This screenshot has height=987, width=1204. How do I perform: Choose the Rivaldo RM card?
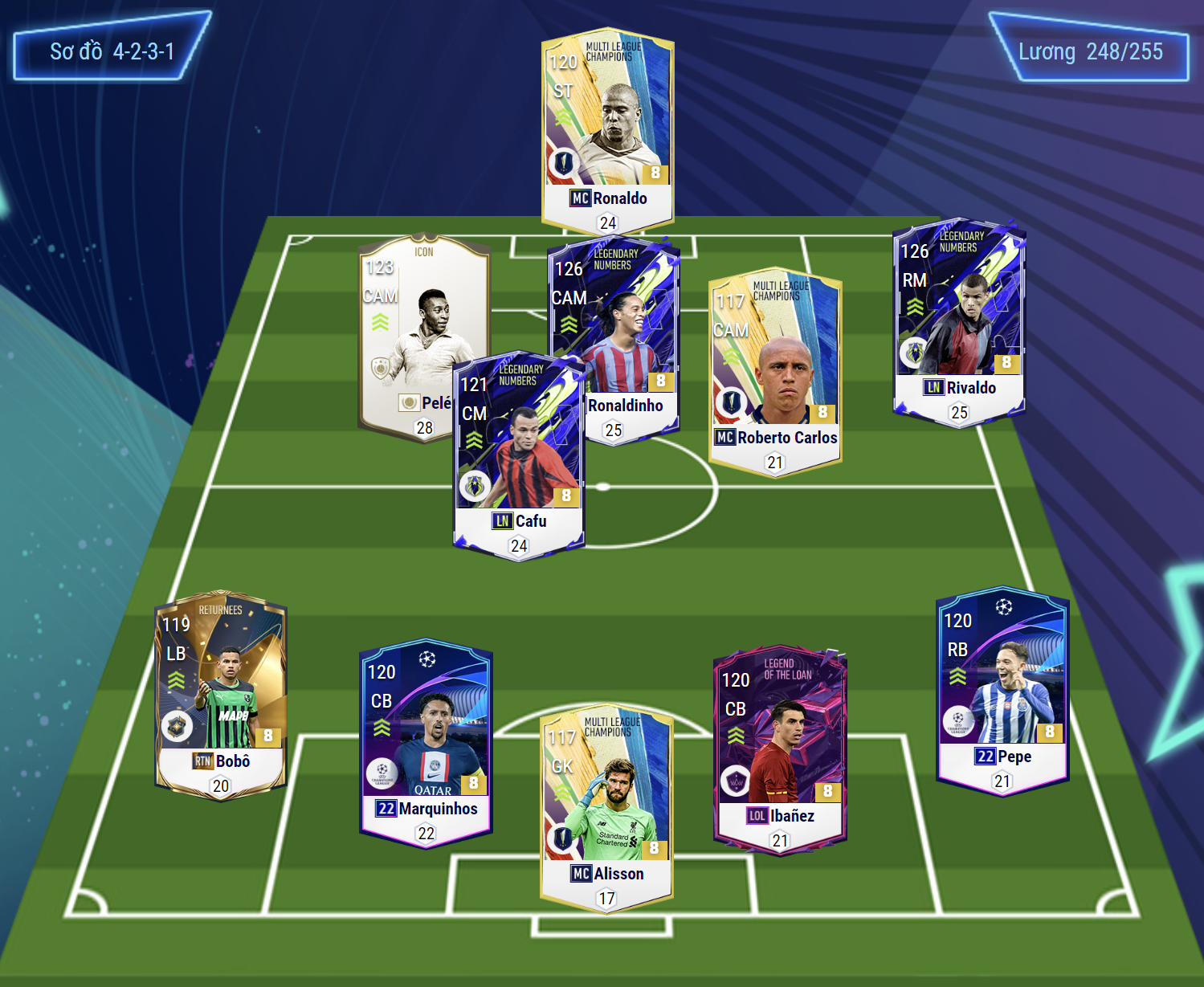(959, 321)
